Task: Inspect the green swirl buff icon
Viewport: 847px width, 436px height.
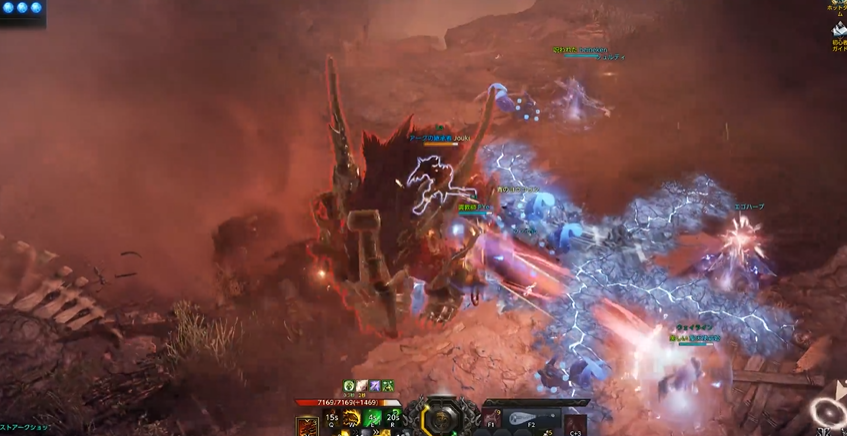Action: point(350,385)
